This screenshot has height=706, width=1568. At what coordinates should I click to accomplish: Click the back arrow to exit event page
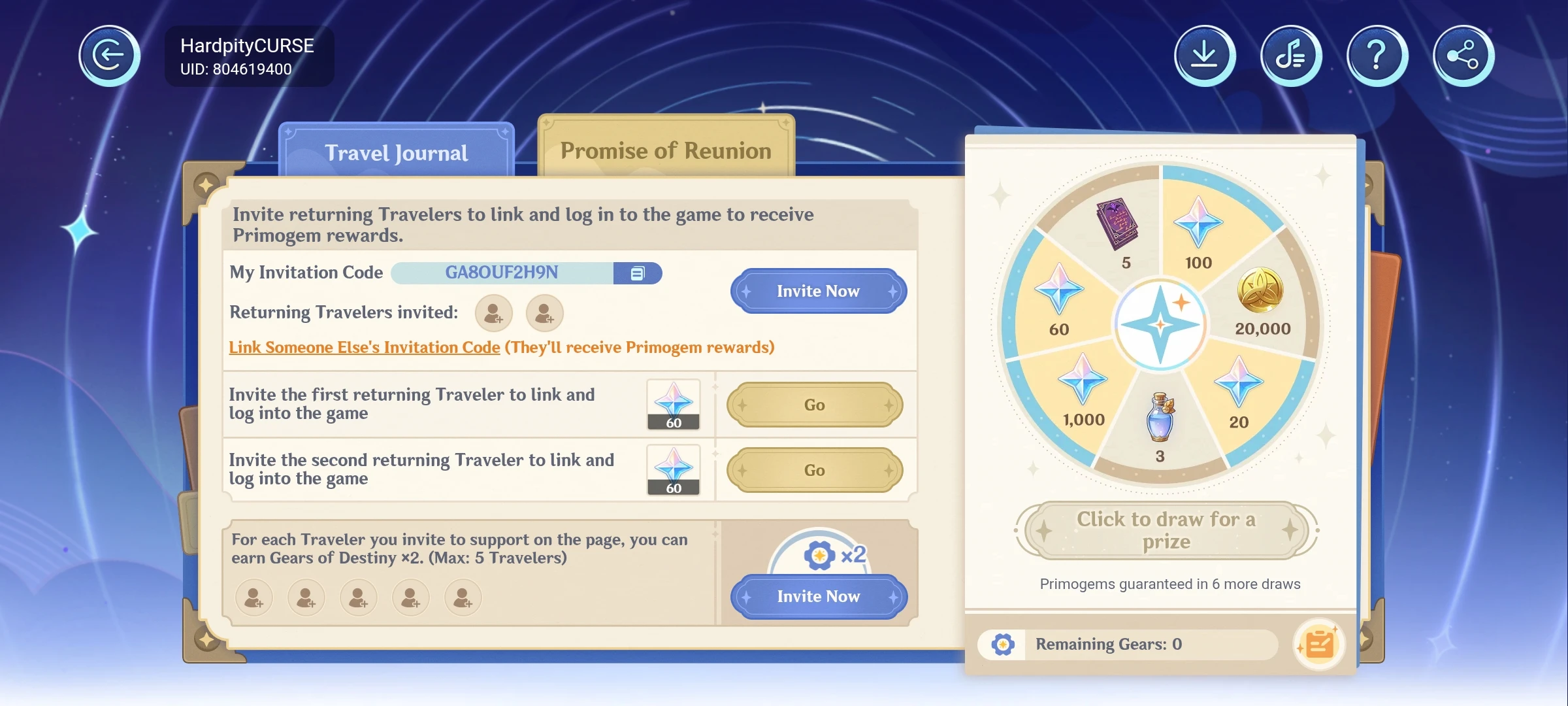(108, 55)
